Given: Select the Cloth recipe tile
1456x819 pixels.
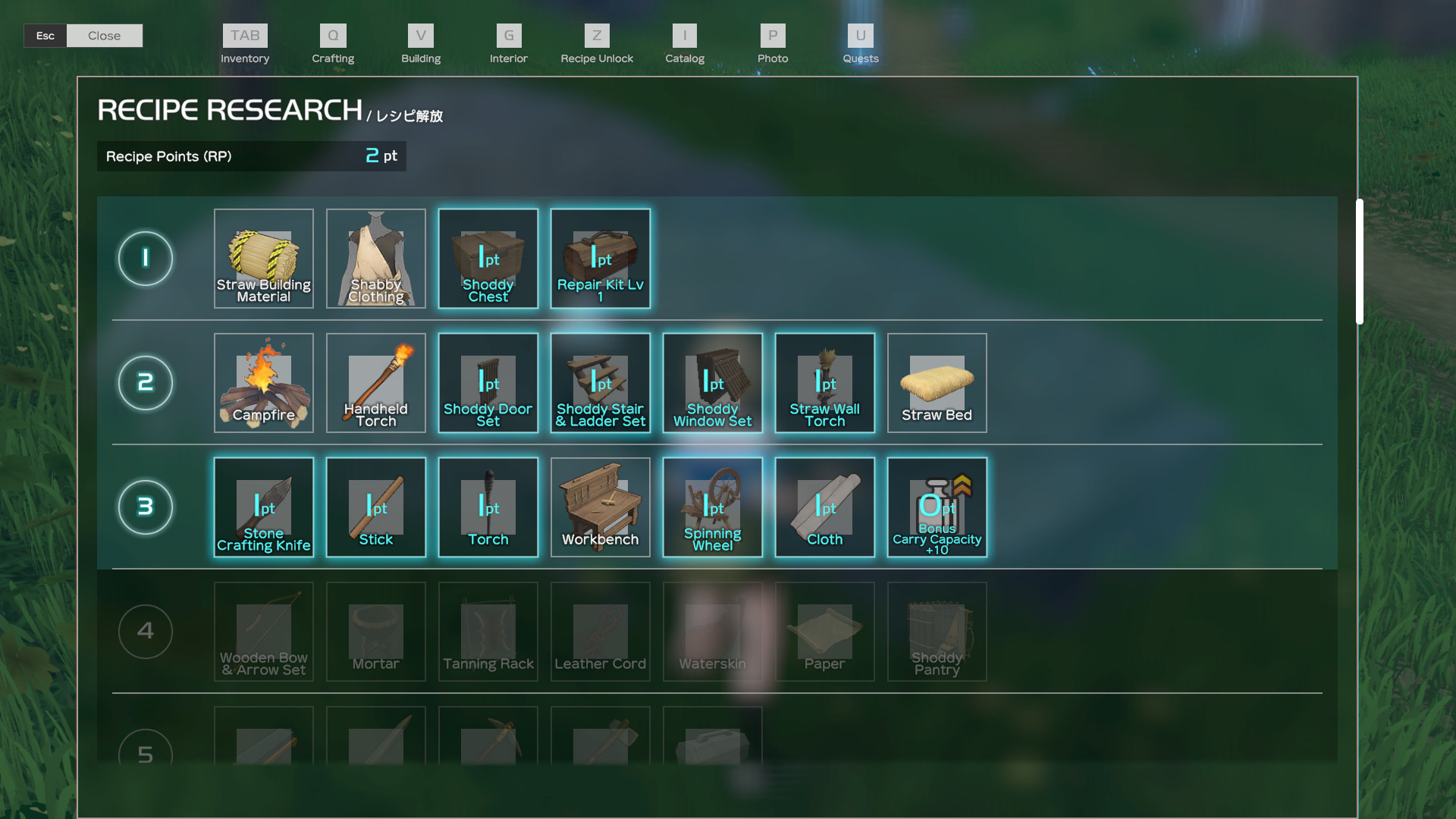Looking at the screenshot, I should click(825, 507).
